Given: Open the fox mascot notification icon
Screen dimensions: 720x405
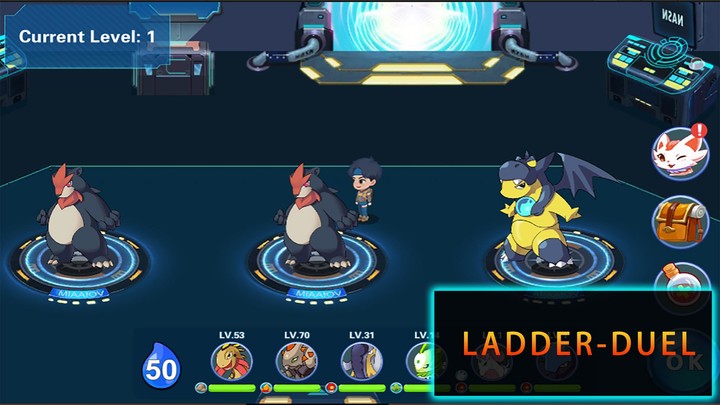Looking at the screenshot, I should tap(680, 153).
